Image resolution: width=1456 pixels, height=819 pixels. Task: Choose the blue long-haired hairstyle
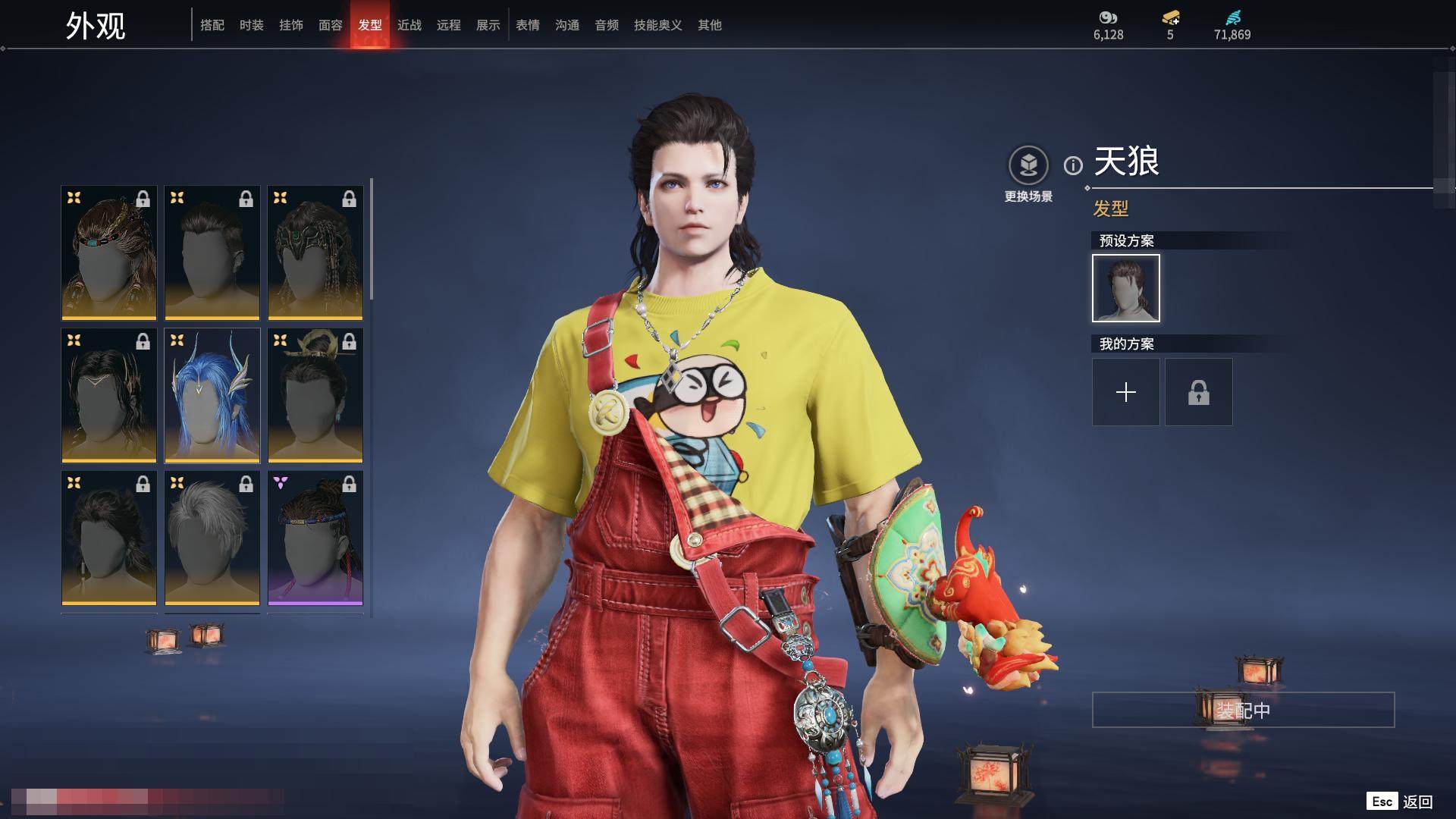pyautogui.click(x=212, y=395)
